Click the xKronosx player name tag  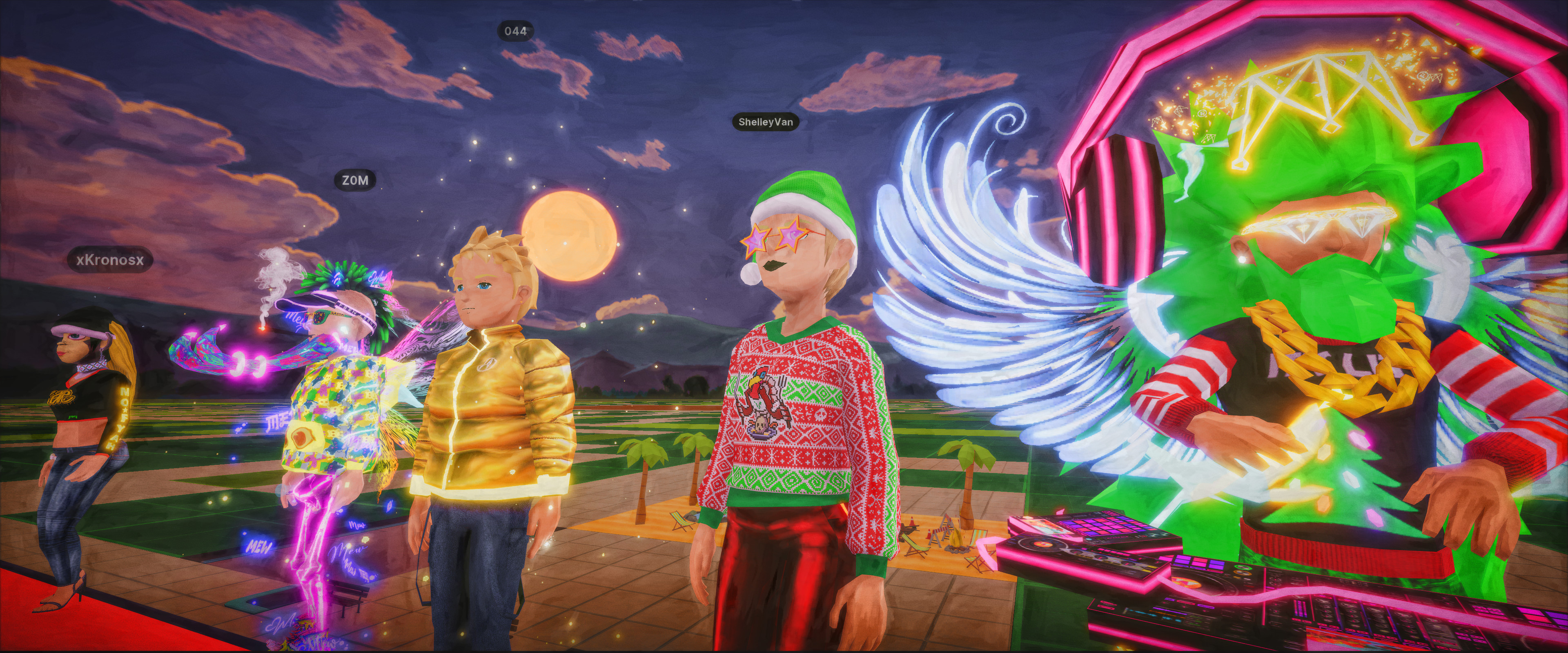(110, 260)
